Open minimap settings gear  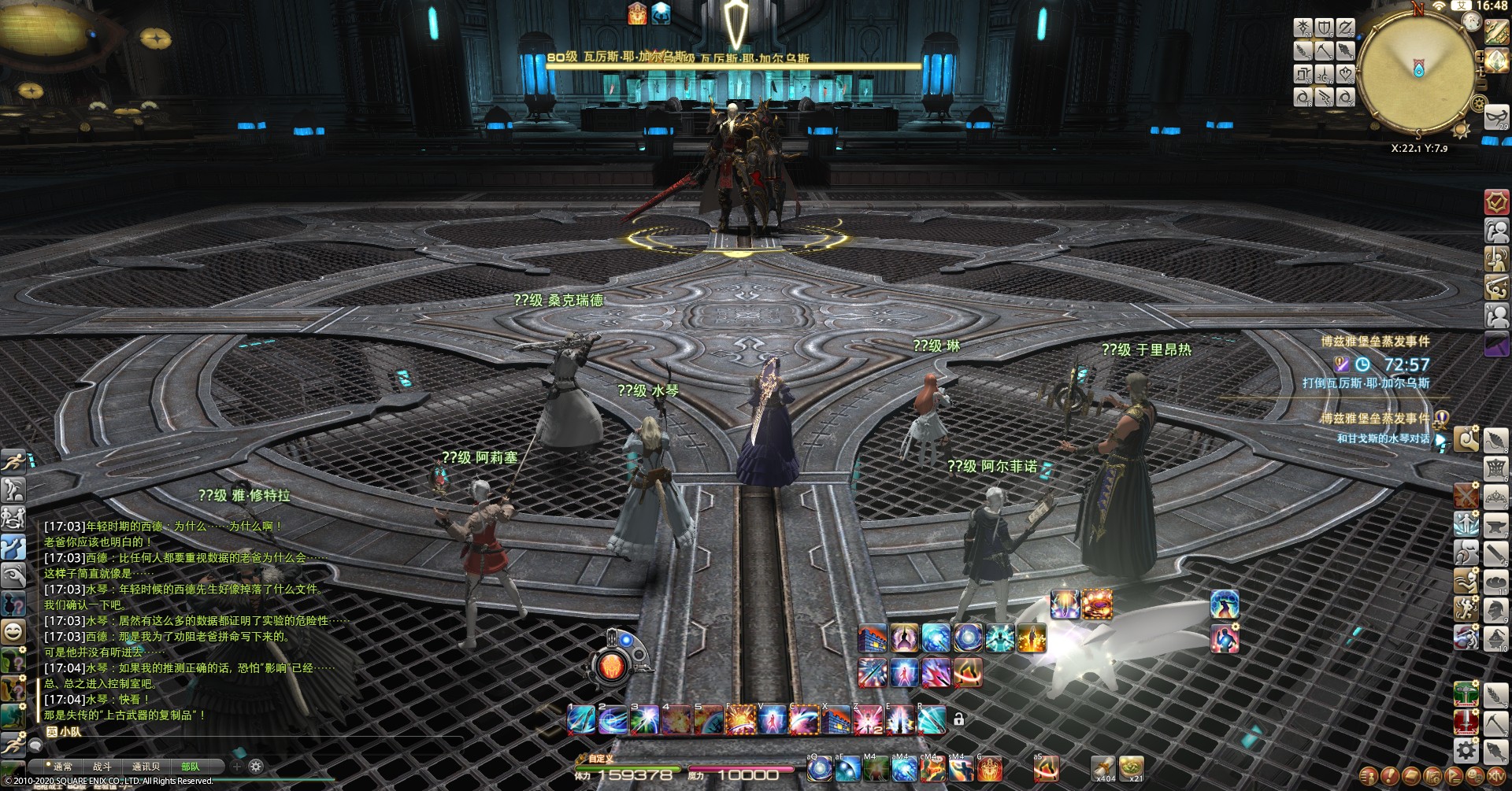(1478, 103)
